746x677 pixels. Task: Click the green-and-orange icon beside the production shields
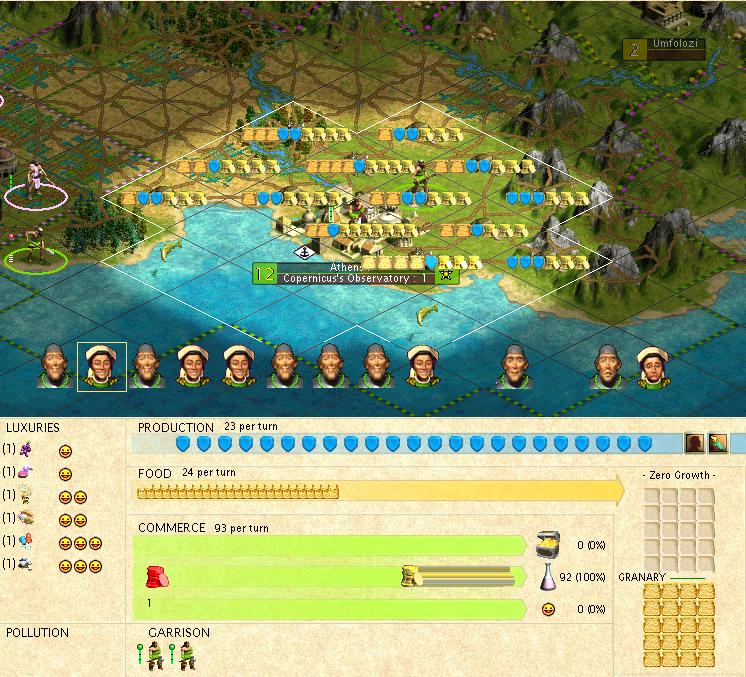(x=717, y=443)
